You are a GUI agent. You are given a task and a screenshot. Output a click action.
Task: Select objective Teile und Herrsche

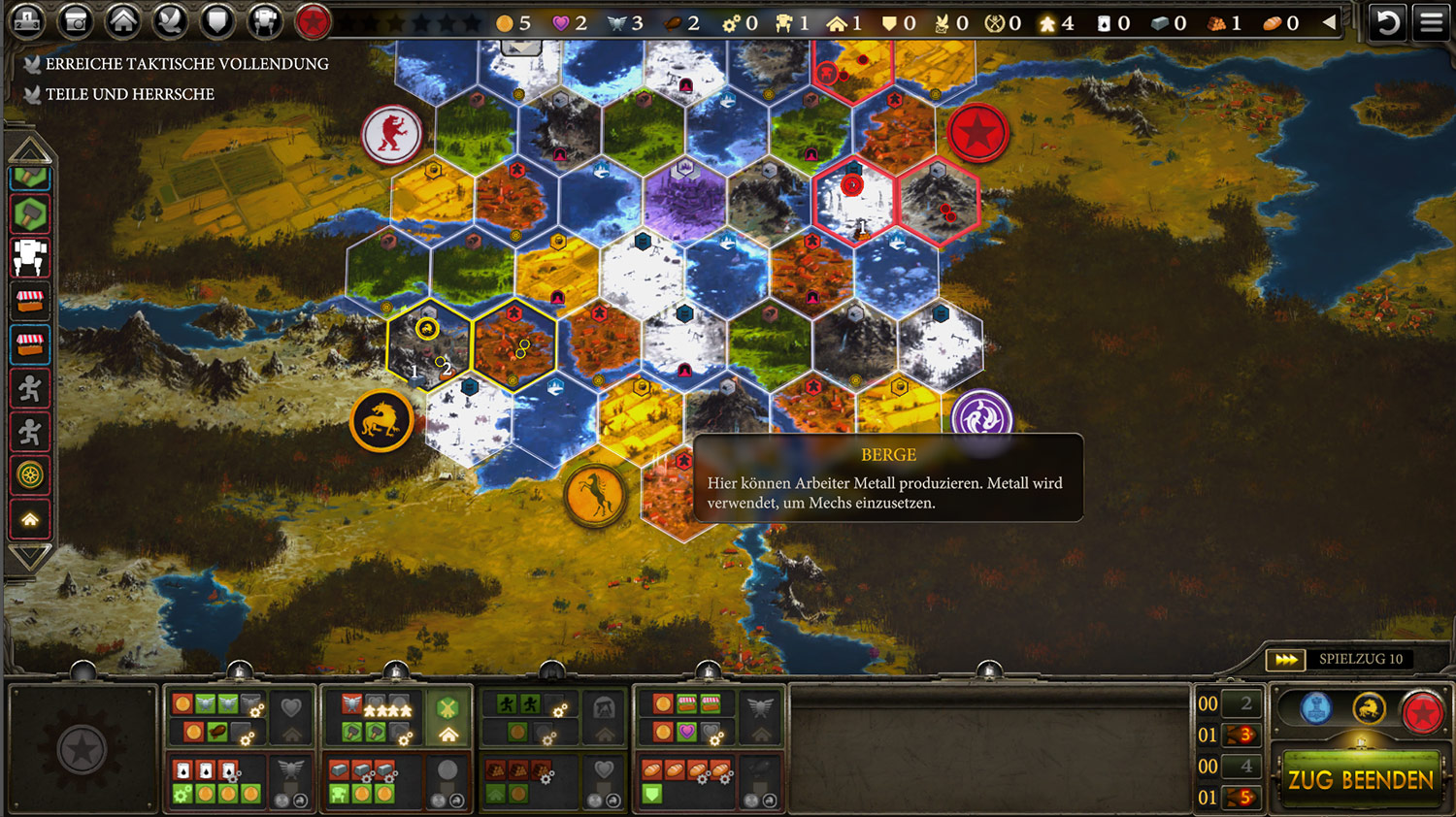point(130,94)
